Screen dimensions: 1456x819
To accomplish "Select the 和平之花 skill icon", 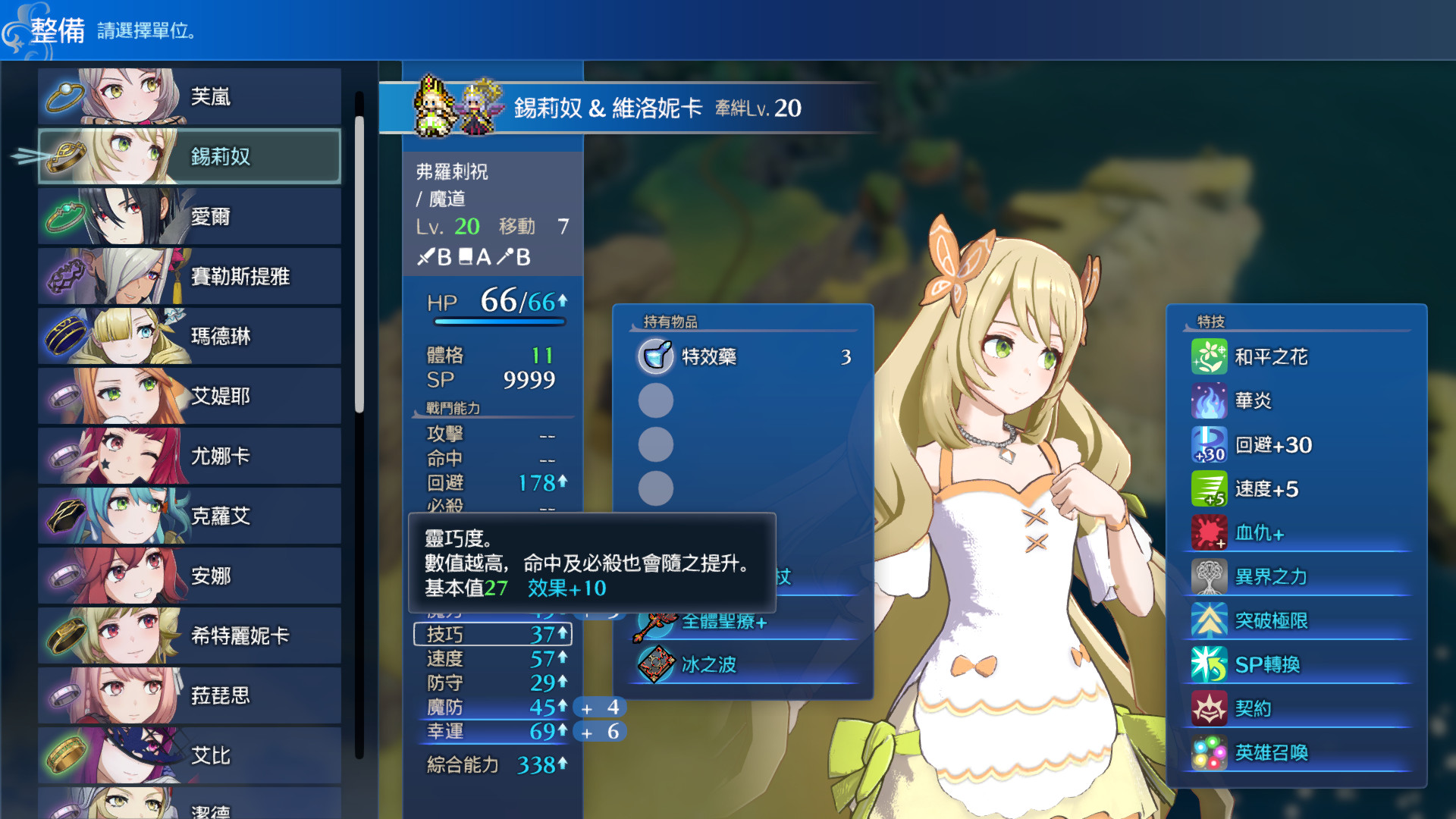I will pos(1211,356).
